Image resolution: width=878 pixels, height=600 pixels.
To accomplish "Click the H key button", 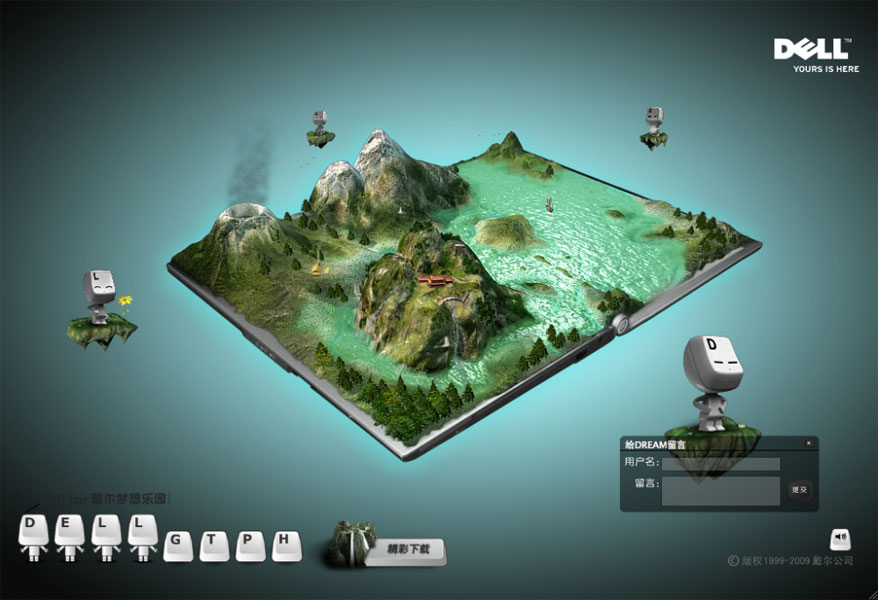I will [286, 544].
